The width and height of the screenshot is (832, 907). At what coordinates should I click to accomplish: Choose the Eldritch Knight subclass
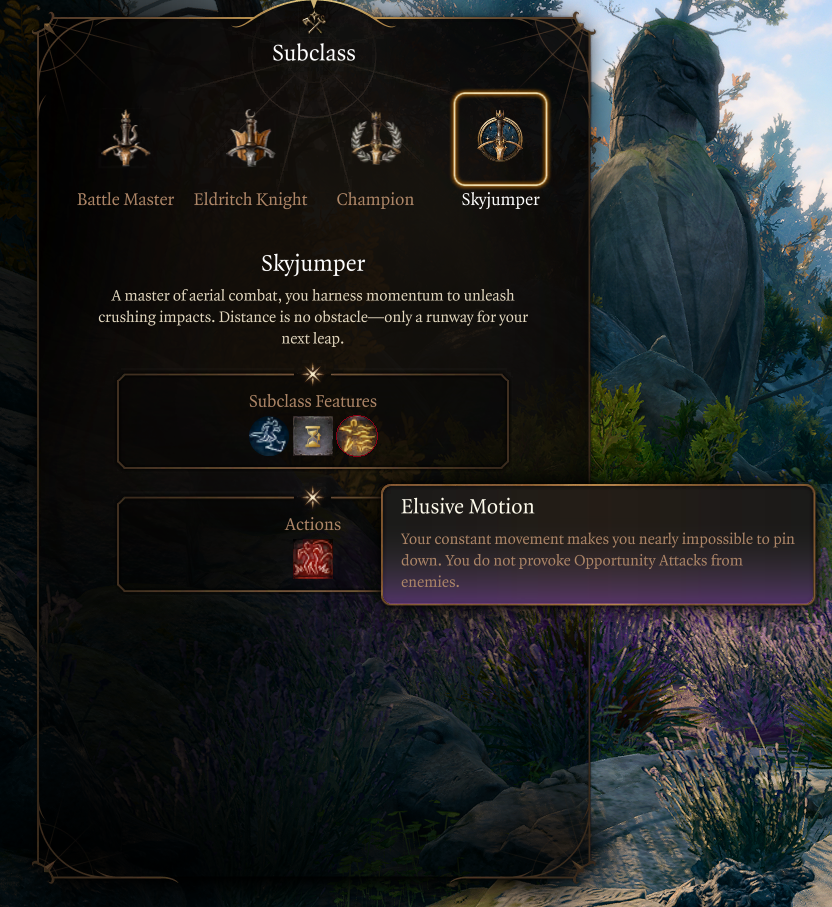tap(250, 141)
